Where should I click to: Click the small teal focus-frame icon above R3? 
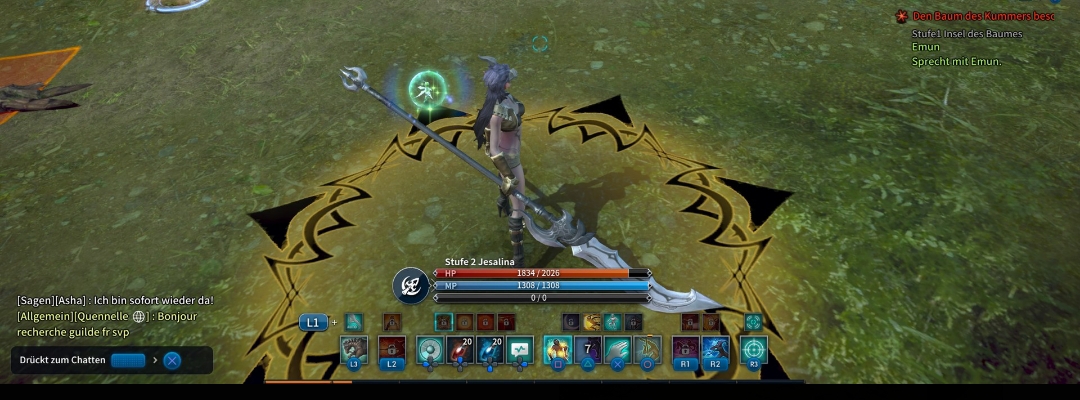click(x=753, y=322)
